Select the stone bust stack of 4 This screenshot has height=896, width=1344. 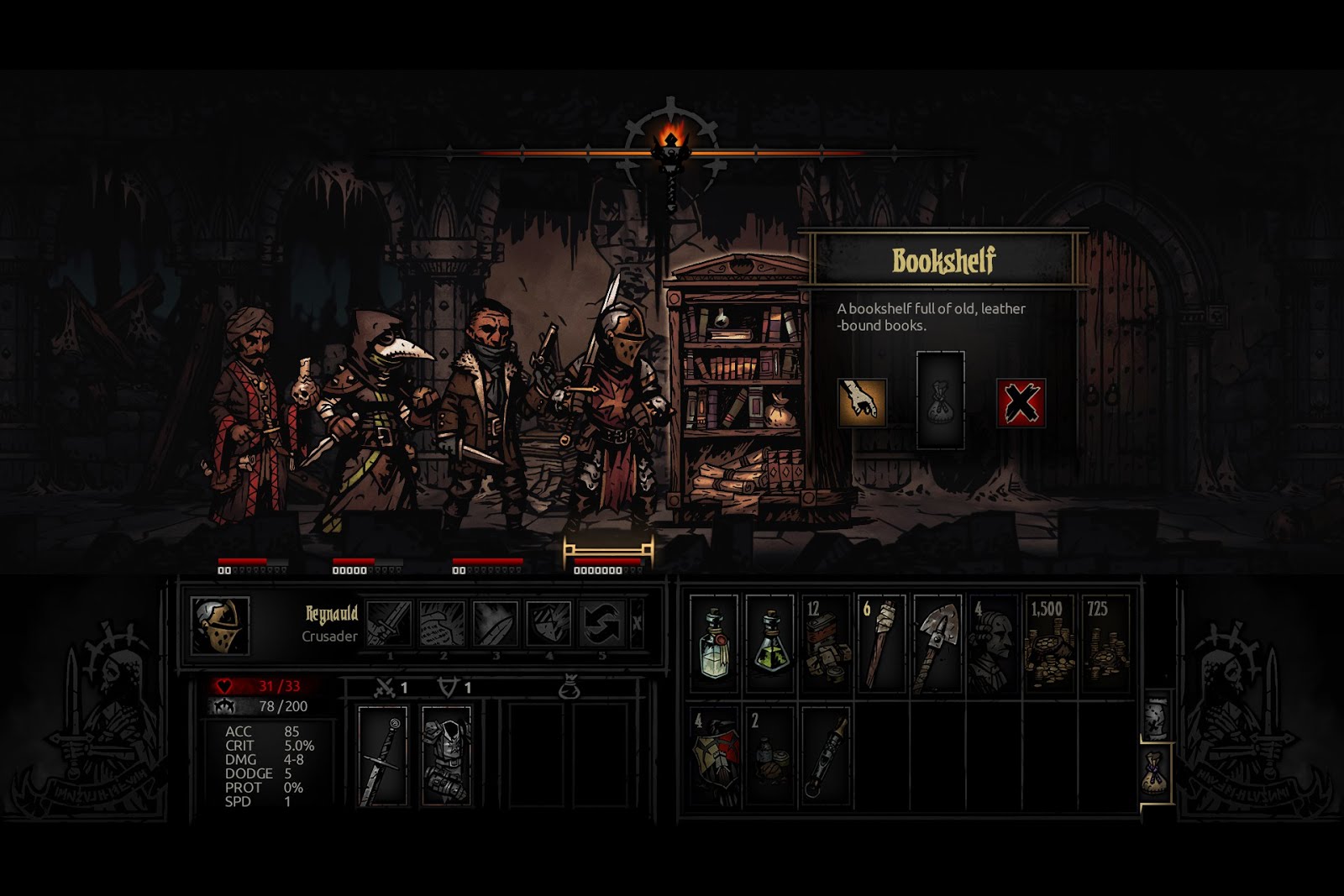coord(993,644)
